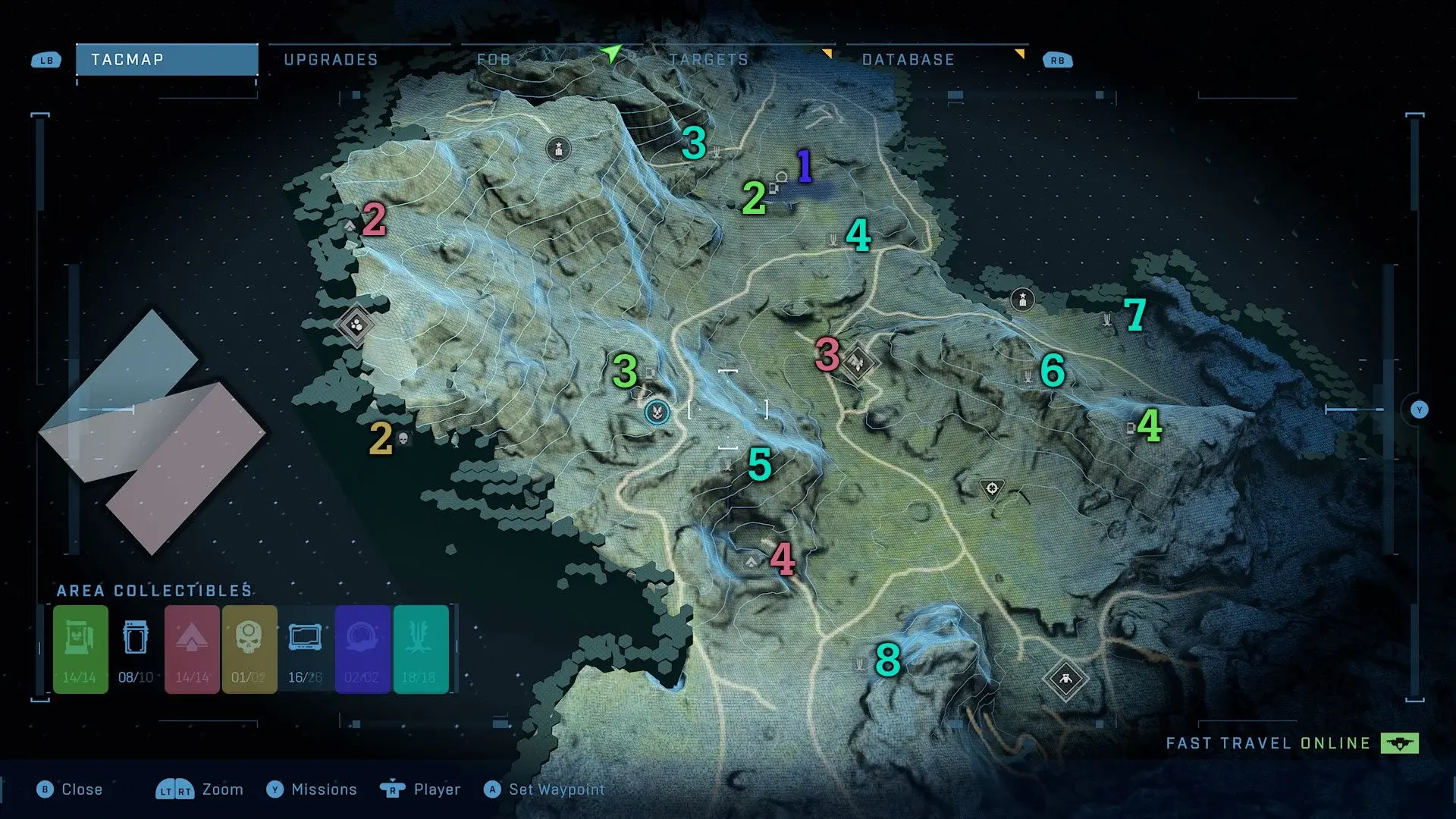Select the green 14/14 locker collectible tile

[x=80, y=649]
